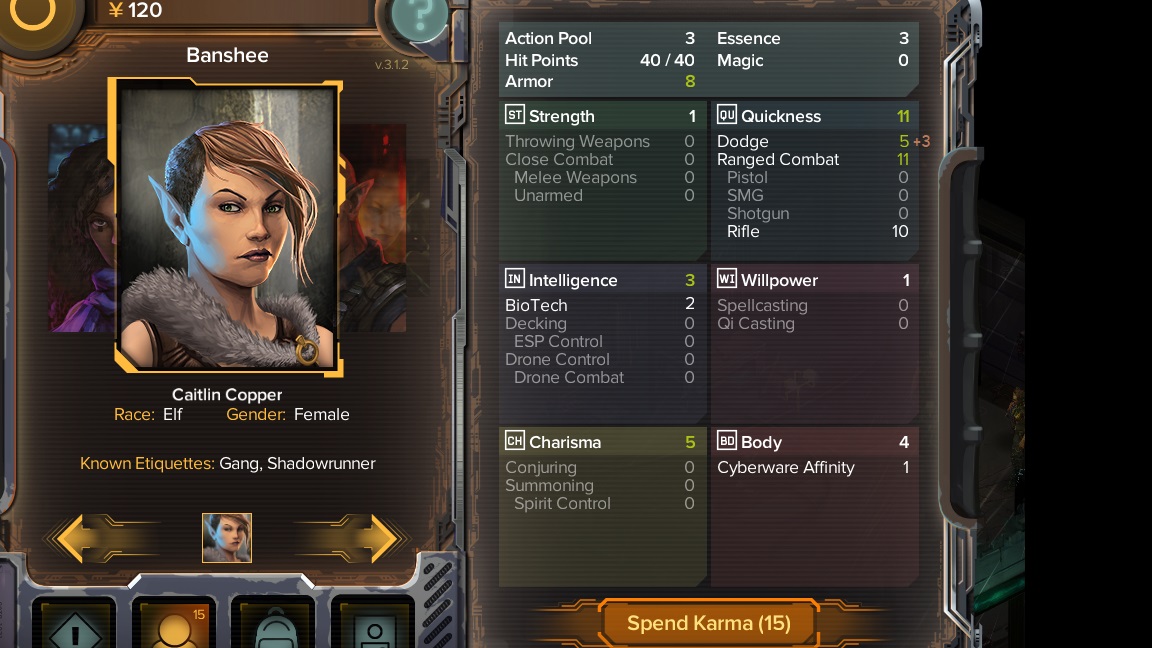The height and width of the screenshot is (648, 1152).
Task: Click the Spend Karma (15) button
Action: pyautogui.click(x=708, y=623)
